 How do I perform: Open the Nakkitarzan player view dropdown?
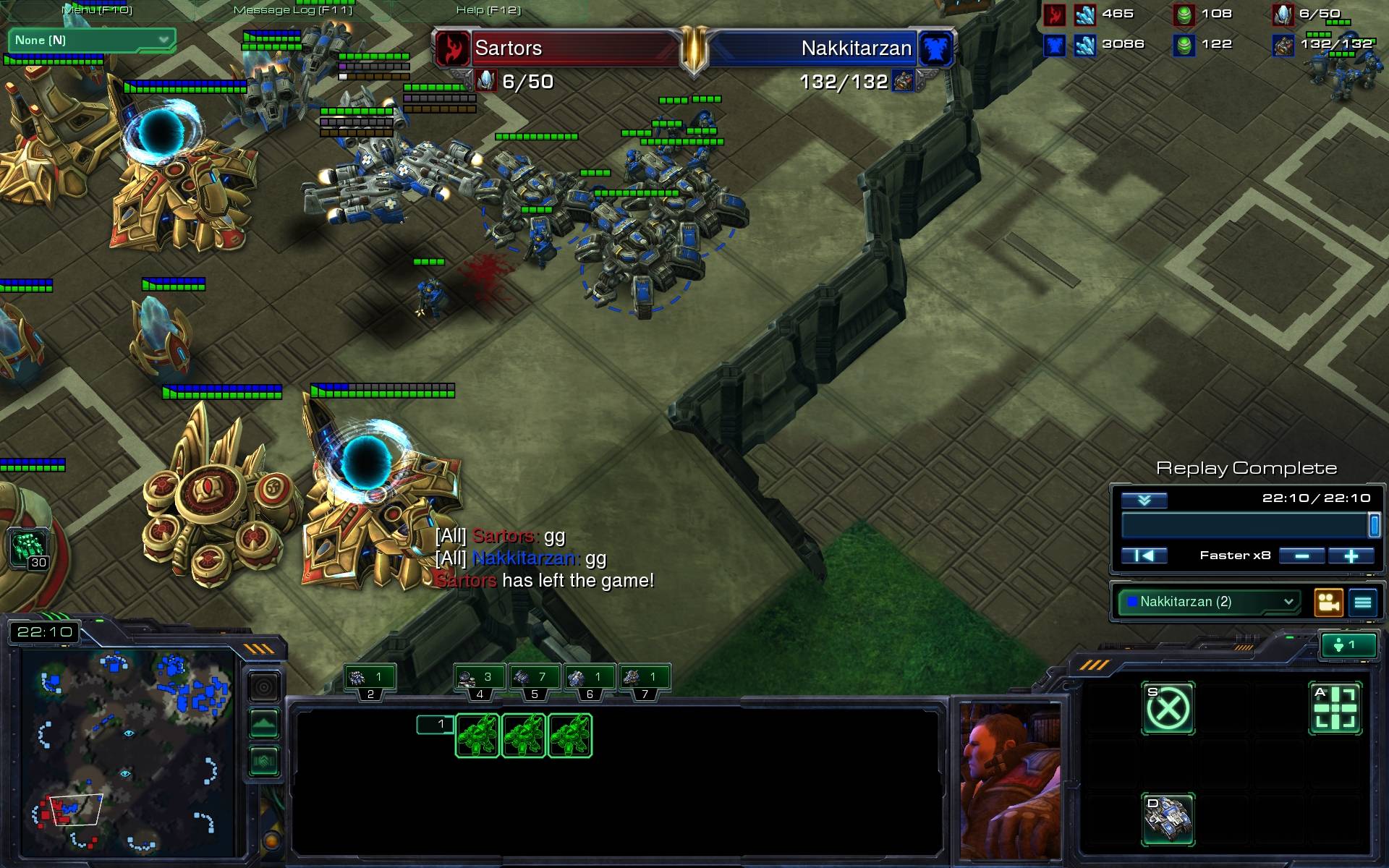click(1208, 602)
